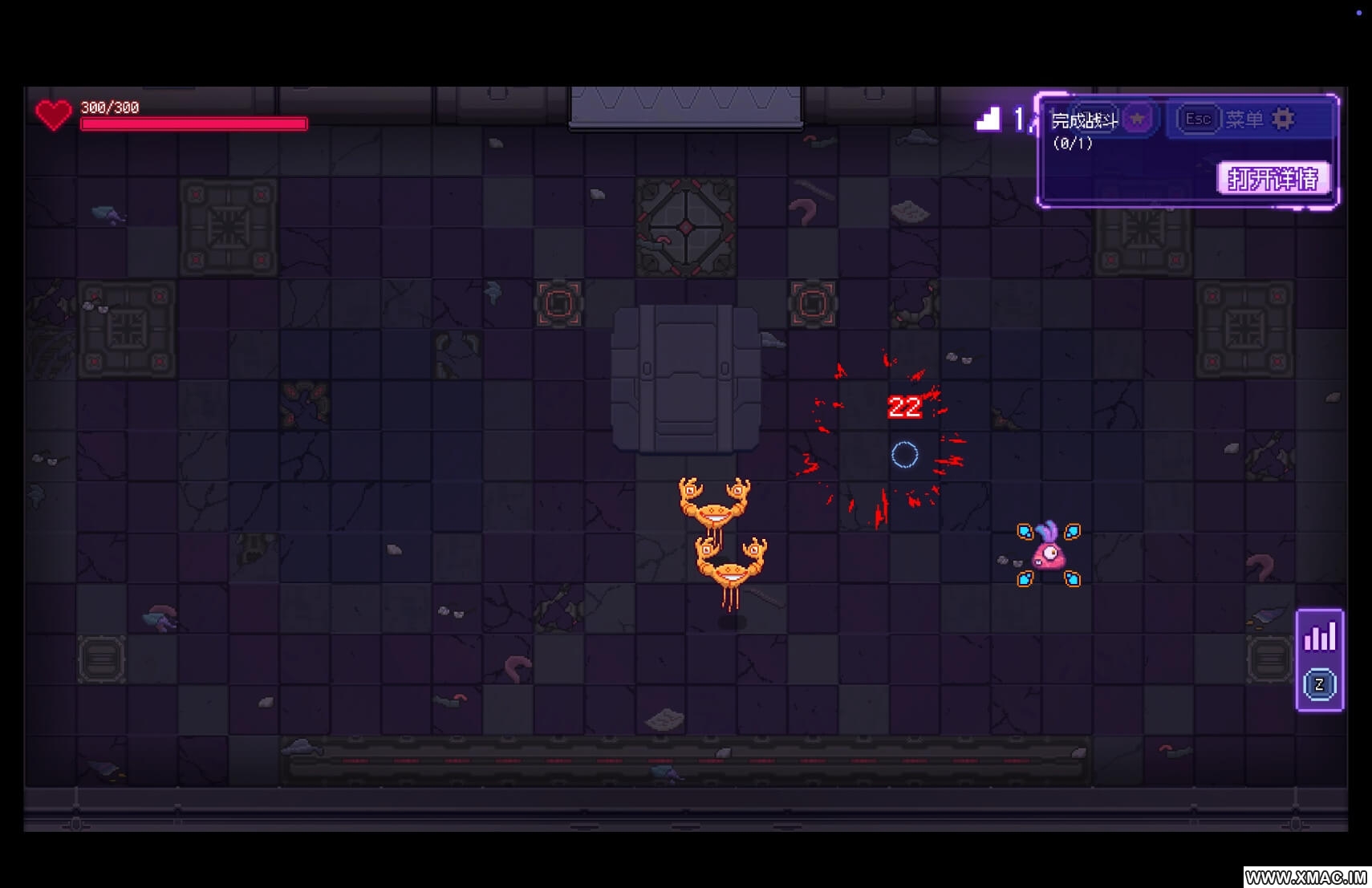Click the 打开详情 button

click(x=1273, y=178)
